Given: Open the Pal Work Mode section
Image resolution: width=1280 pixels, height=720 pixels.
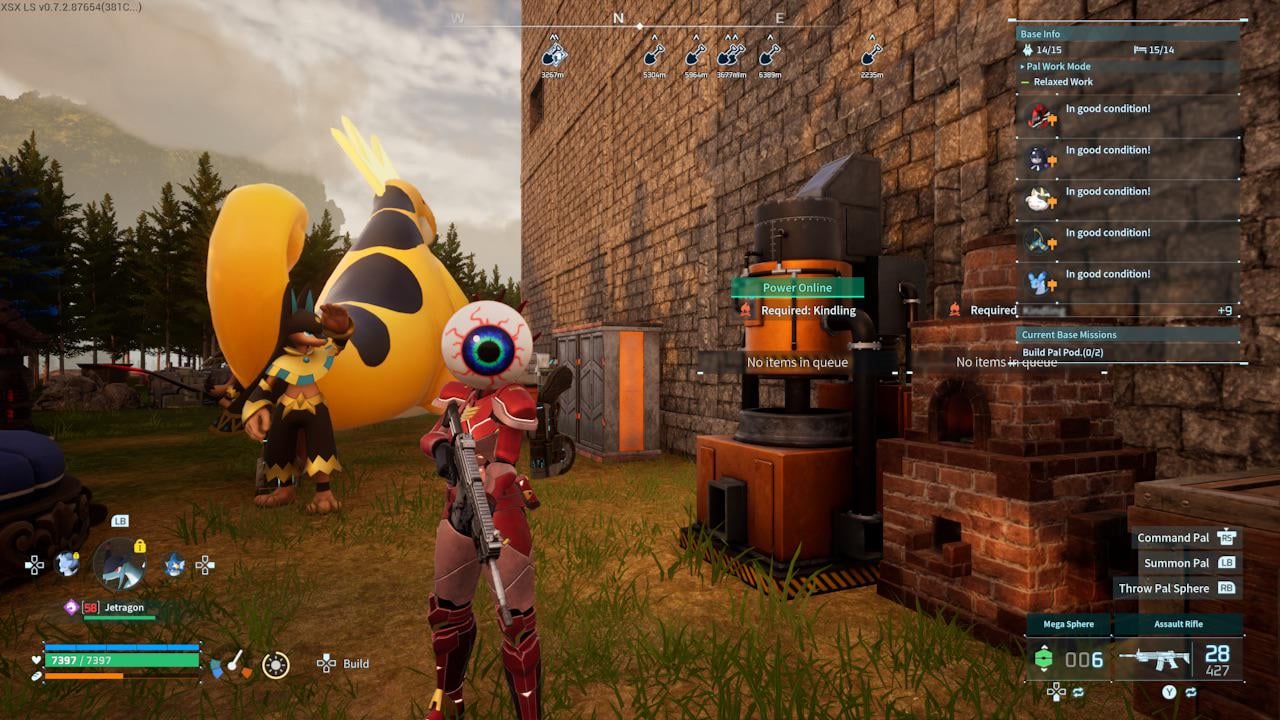Looking at the screenshot, I should pos(1058,67).
